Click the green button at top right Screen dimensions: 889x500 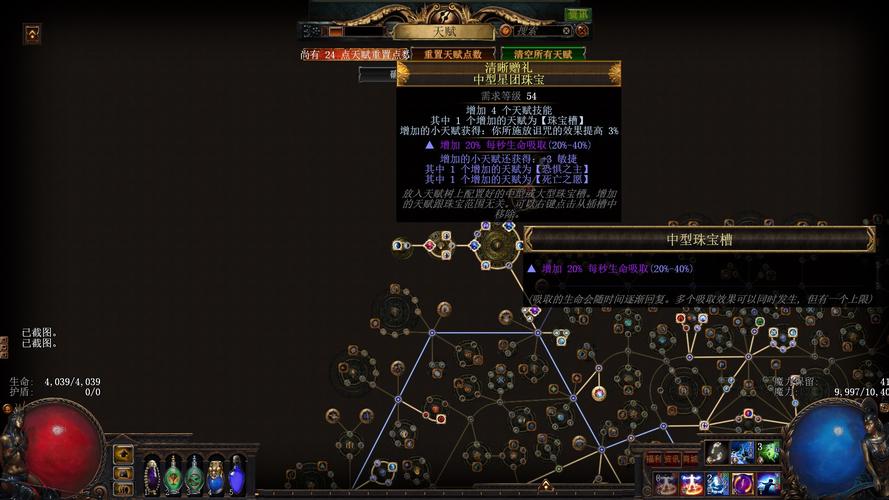[577, 15]
